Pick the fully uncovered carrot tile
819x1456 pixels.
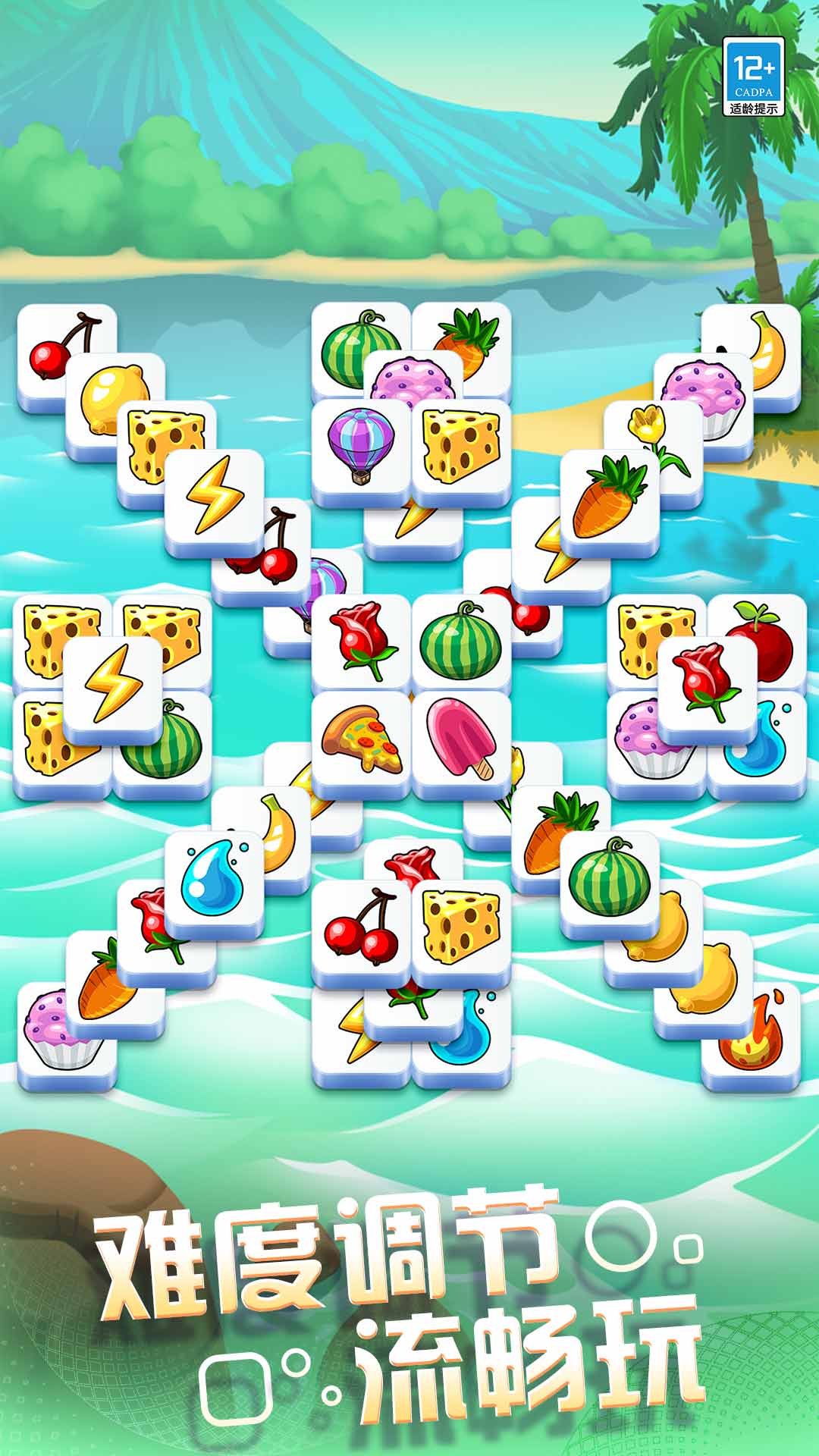point(609,497)
